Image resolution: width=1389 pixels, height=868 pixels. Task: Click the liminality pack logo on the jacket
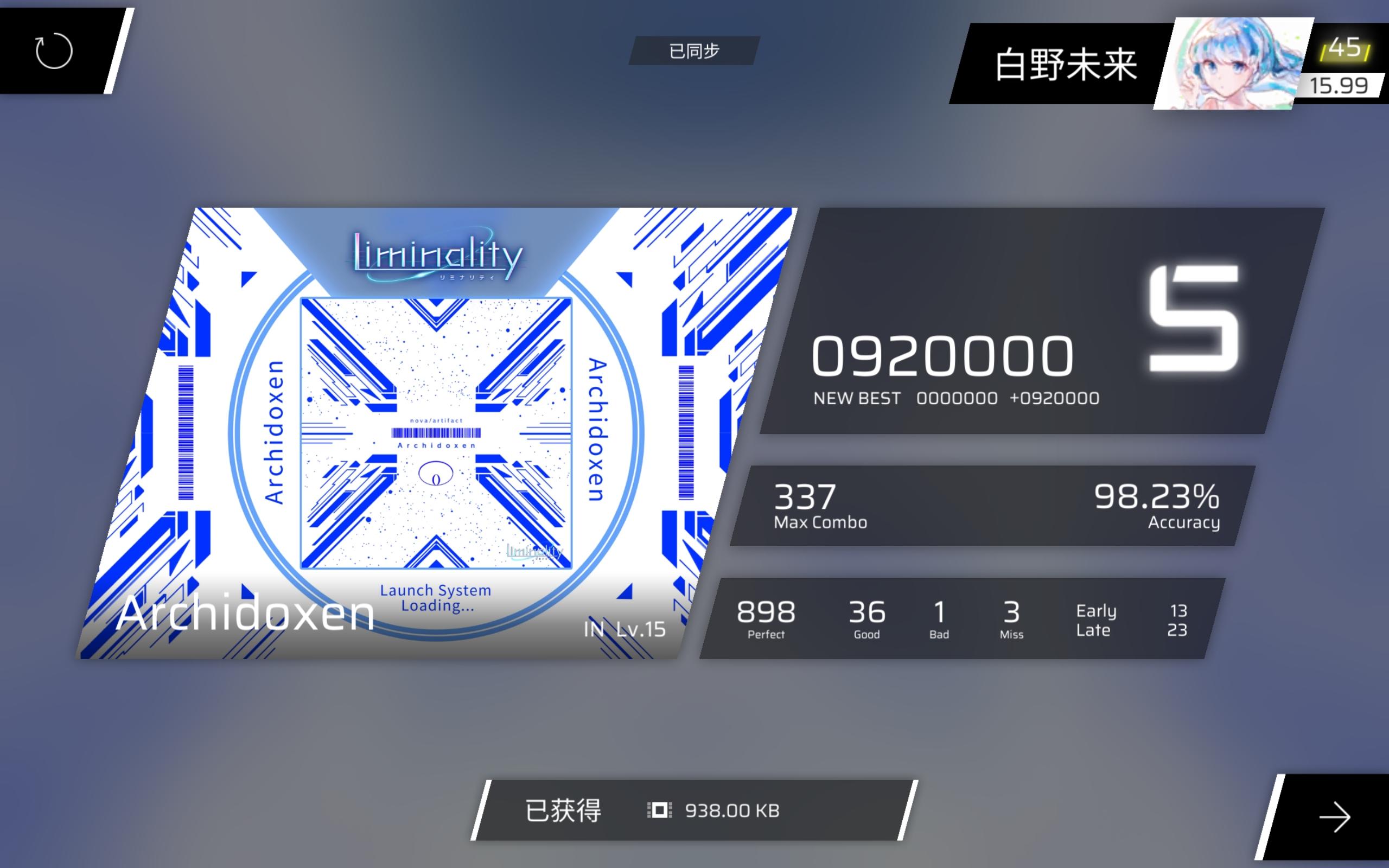point(436,257)
